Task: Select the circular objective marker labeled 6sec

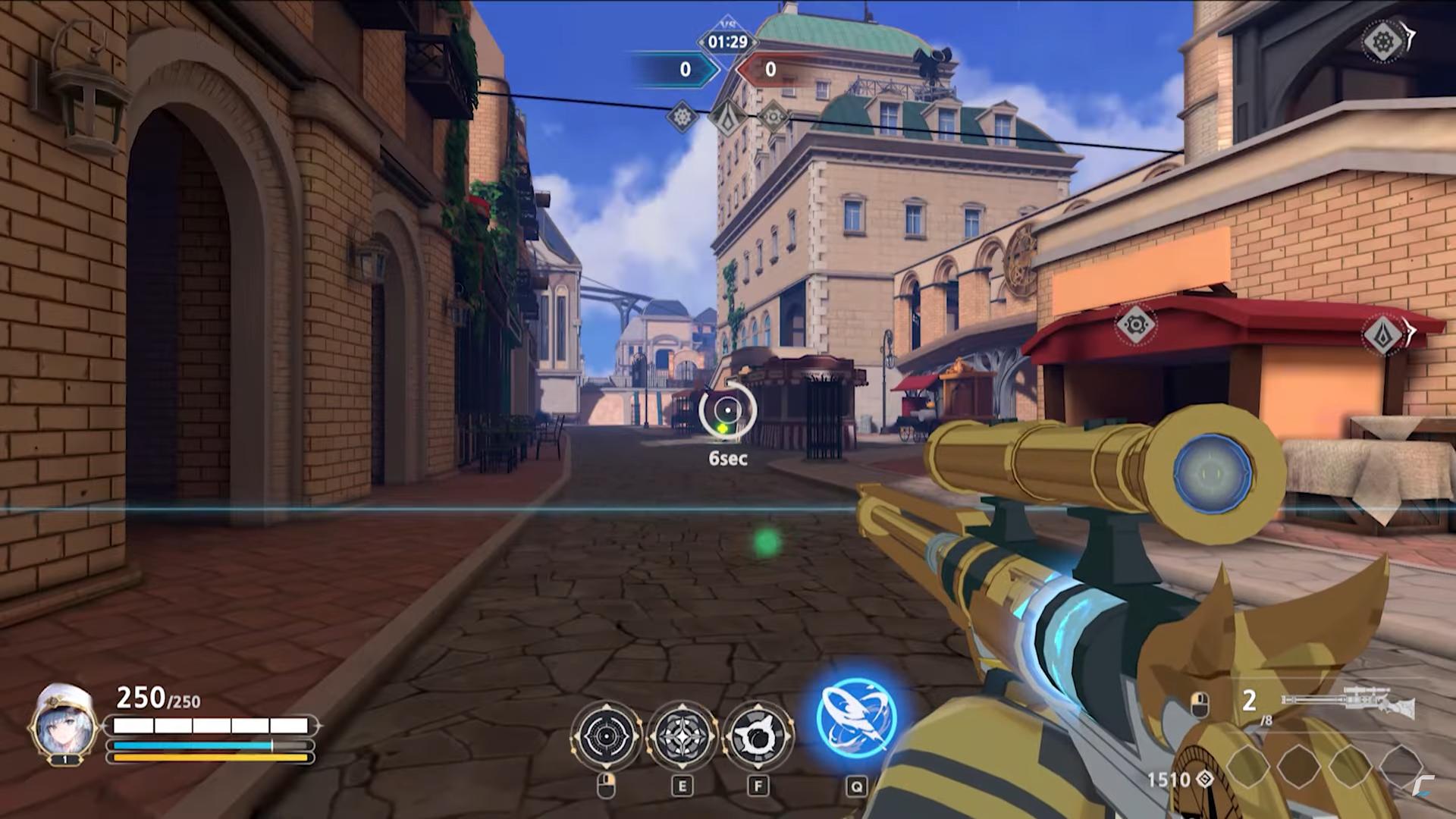Action: pos(728,410)
